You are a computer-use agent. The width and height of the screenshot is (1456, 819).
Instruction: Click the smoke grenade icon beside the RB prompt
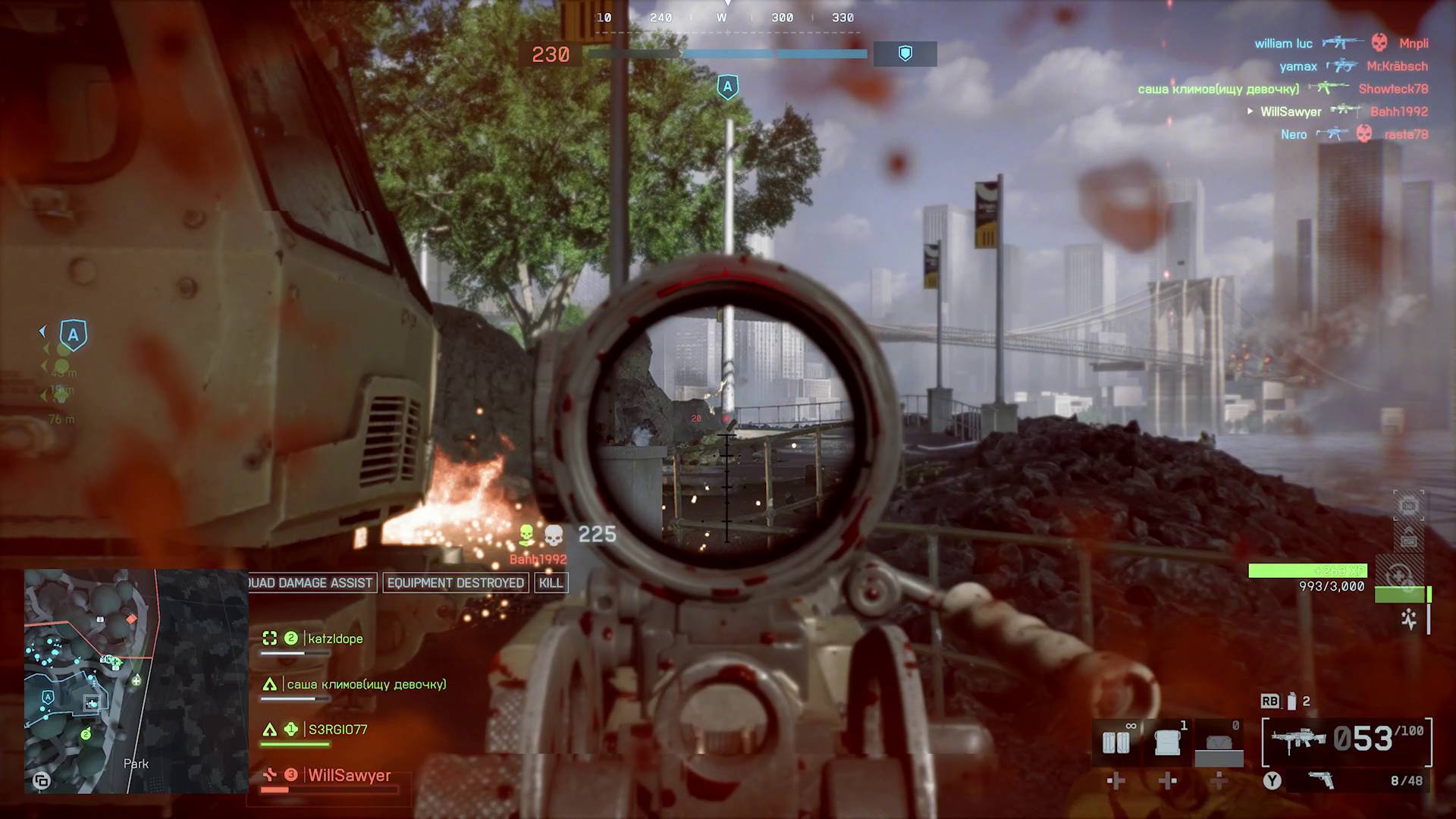pyautogui.click(x=1291, y=702)
